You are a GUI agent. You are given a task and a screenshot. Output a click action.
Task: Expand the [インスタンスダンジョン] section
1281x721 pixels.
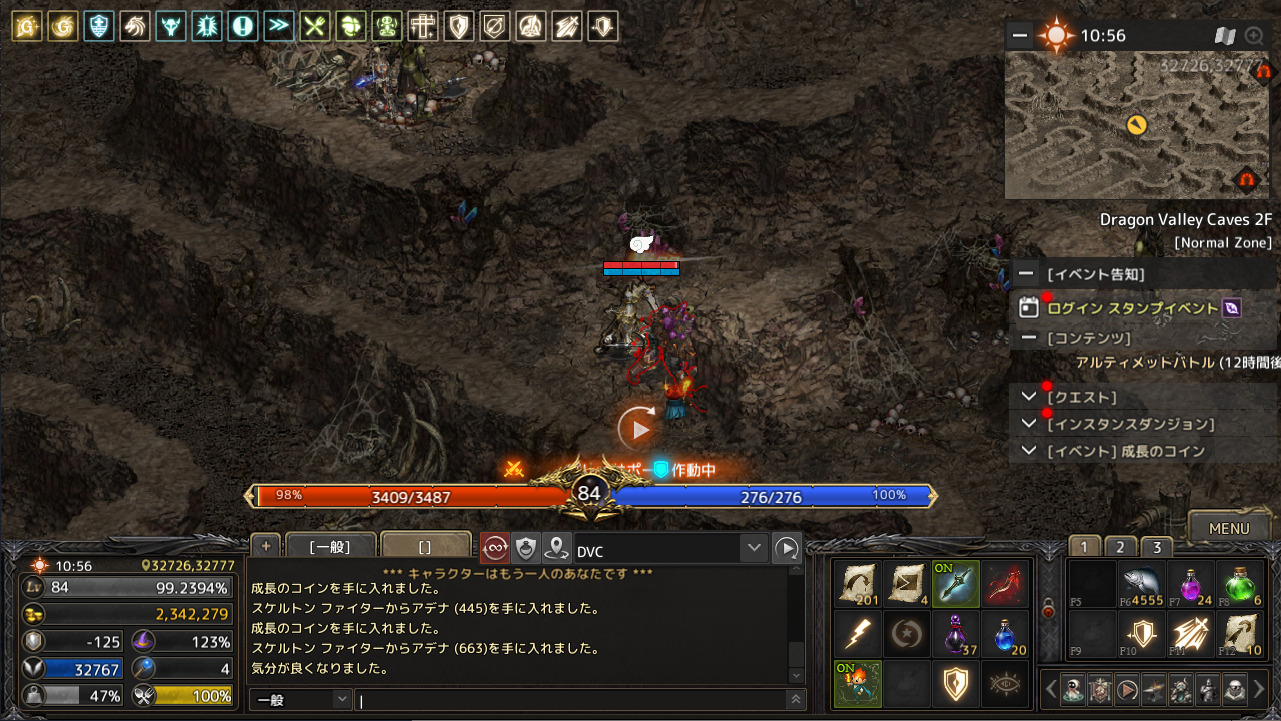click(1029, 423)
